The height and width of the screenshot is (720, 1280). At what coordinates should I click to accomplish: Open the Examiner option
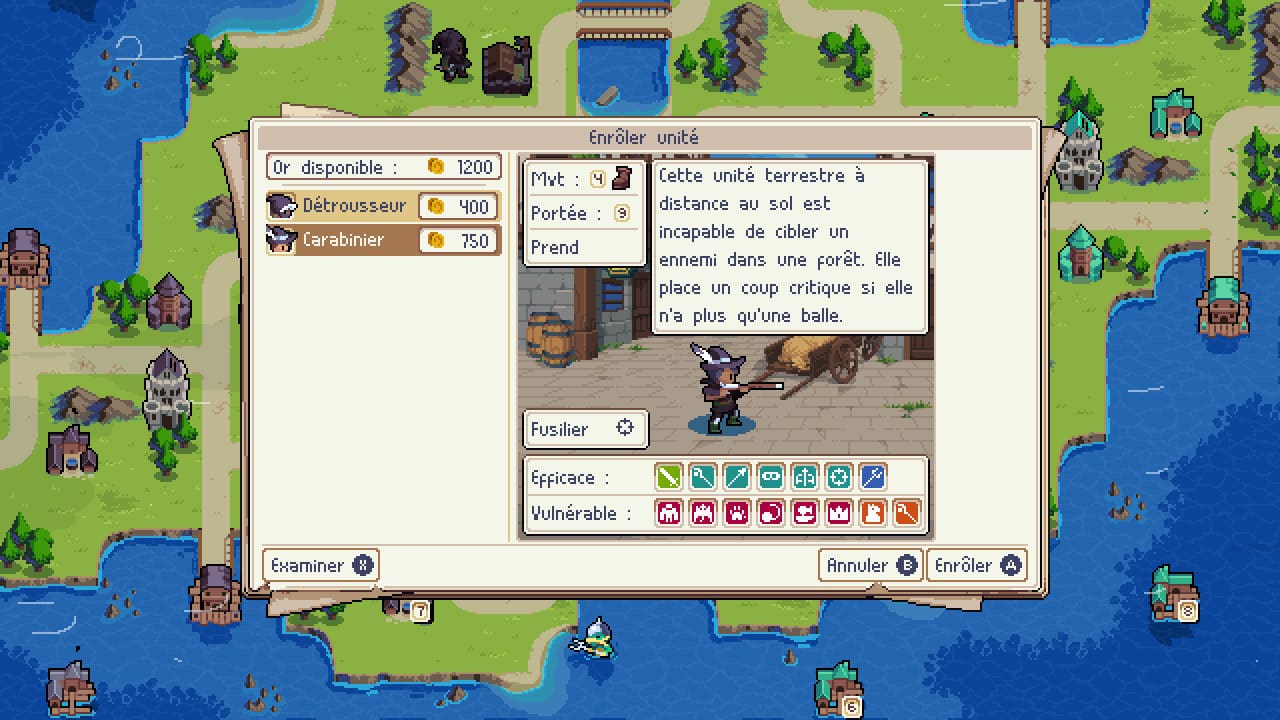pyautogui.click(x=319, y=565)
